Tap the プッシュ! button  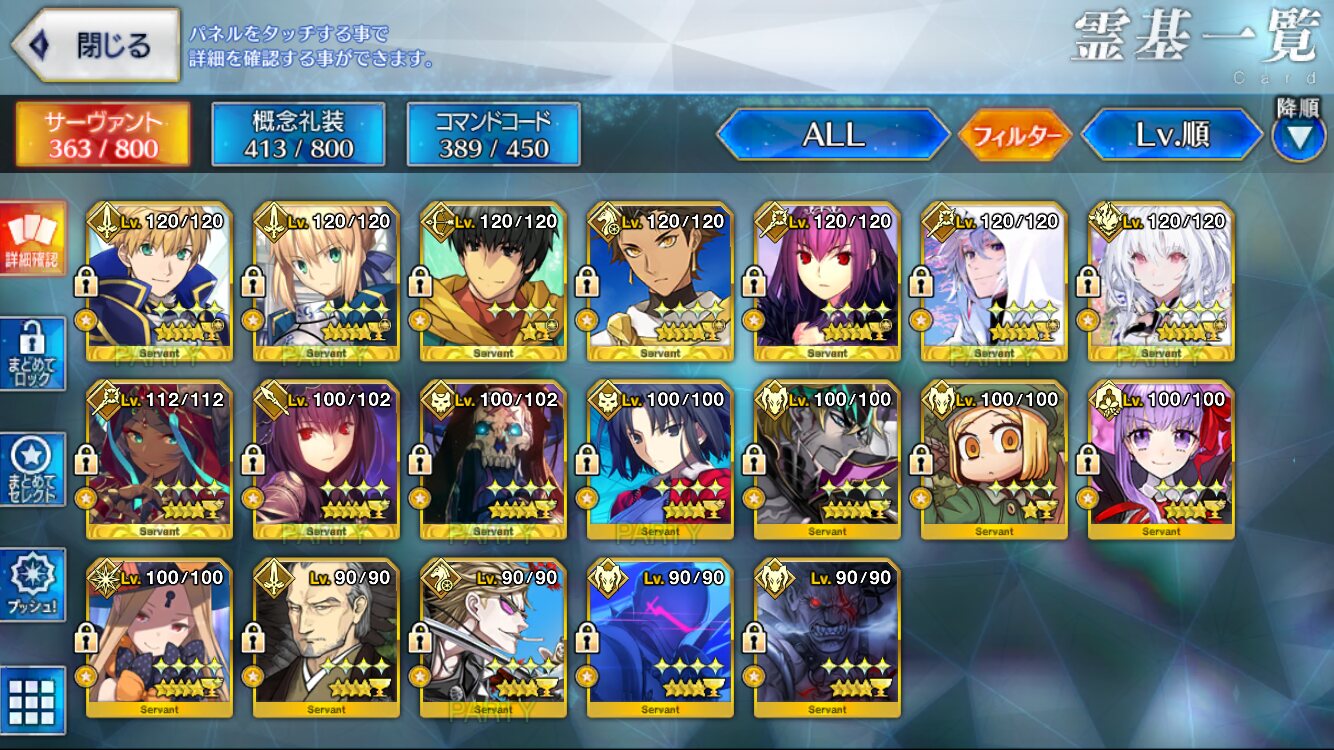point(32,585)
